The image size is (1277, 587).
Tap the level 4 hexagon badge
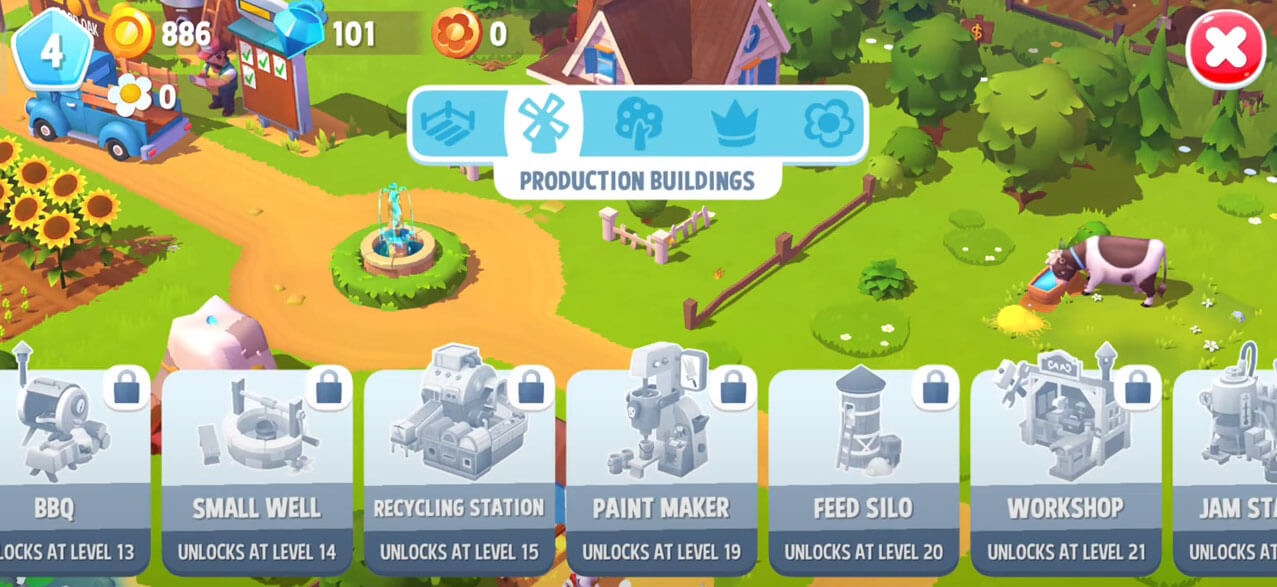click(x=51, y=50)
